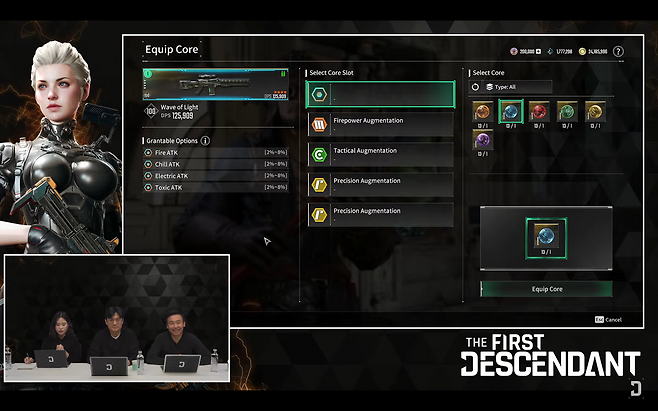Select the blue core in the grid
This screenshot has height=411, width=658.
[510, 111]
